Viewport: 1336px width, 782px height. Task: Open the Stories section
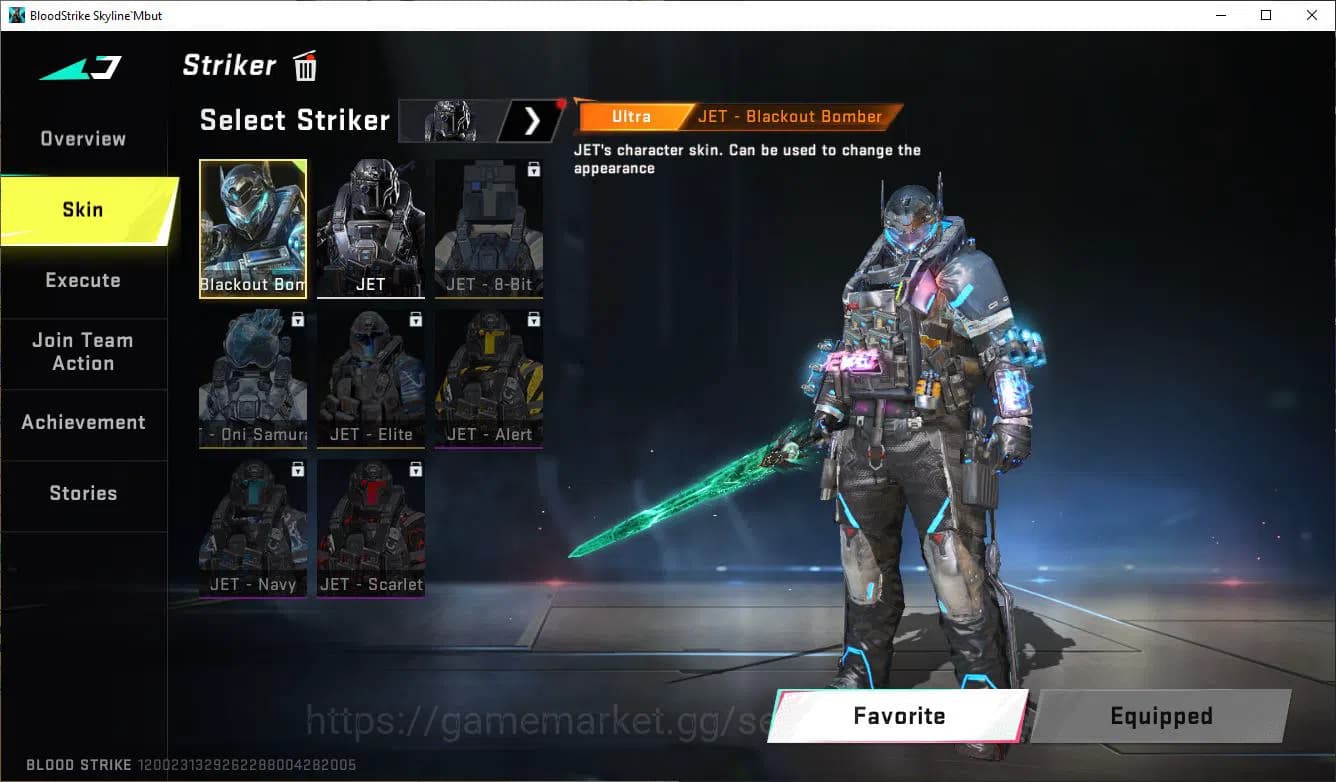(84, 492)
